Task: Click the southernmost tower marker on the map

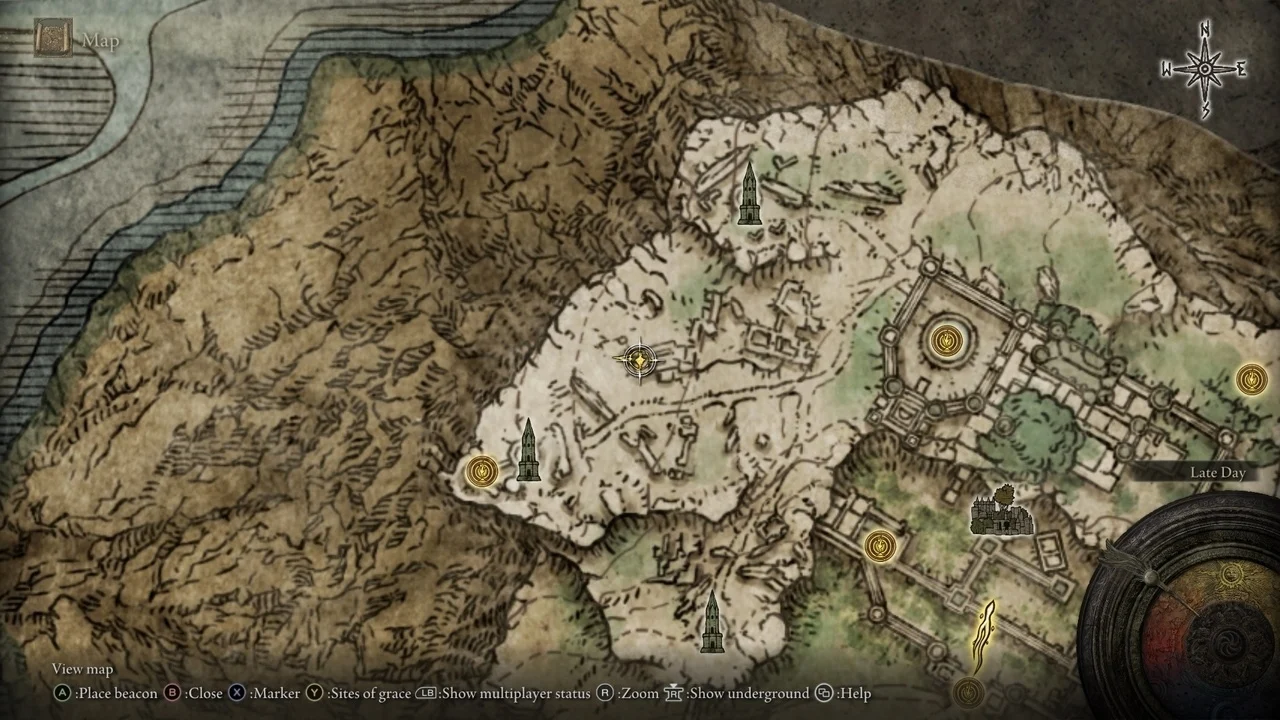Action: click(712, 622)
